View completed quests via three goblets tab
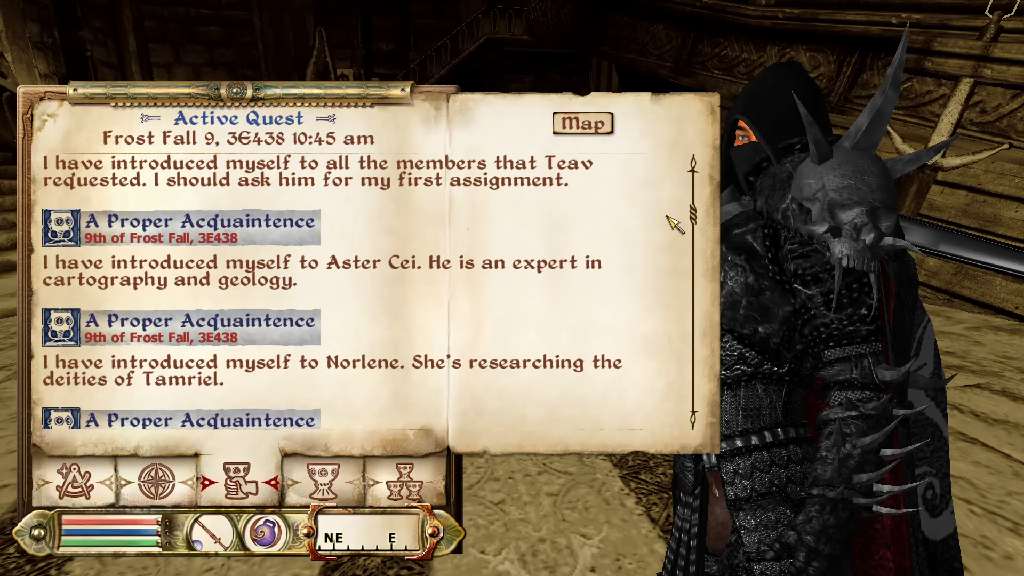1024x576 pixels. click(x=405, y=483)
